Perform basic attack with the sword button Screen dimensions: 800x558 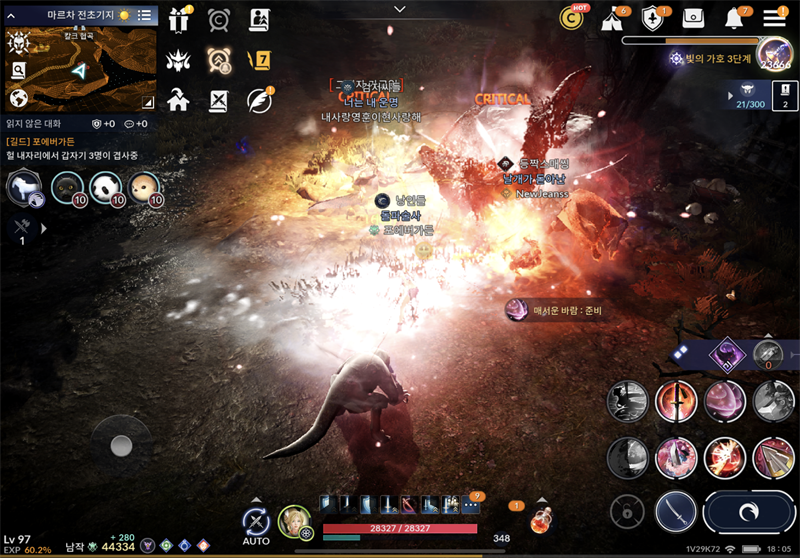(x=676, y=511)
